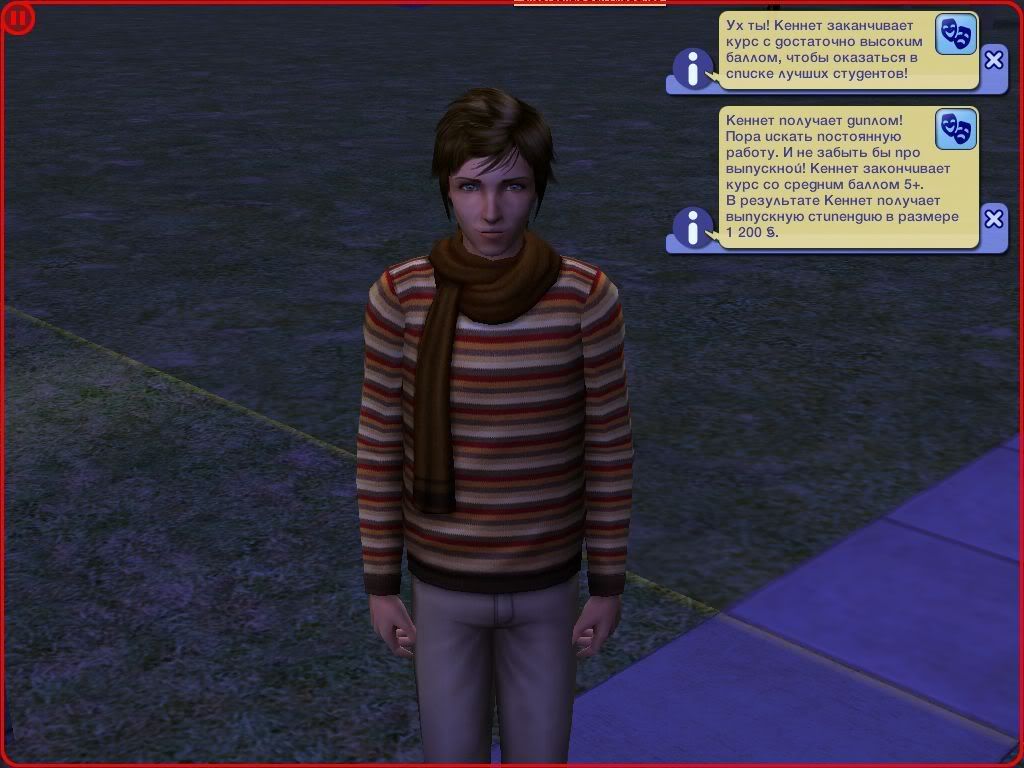
Task: Click the info icon on the best students message
Action: [x=692, y=68]
